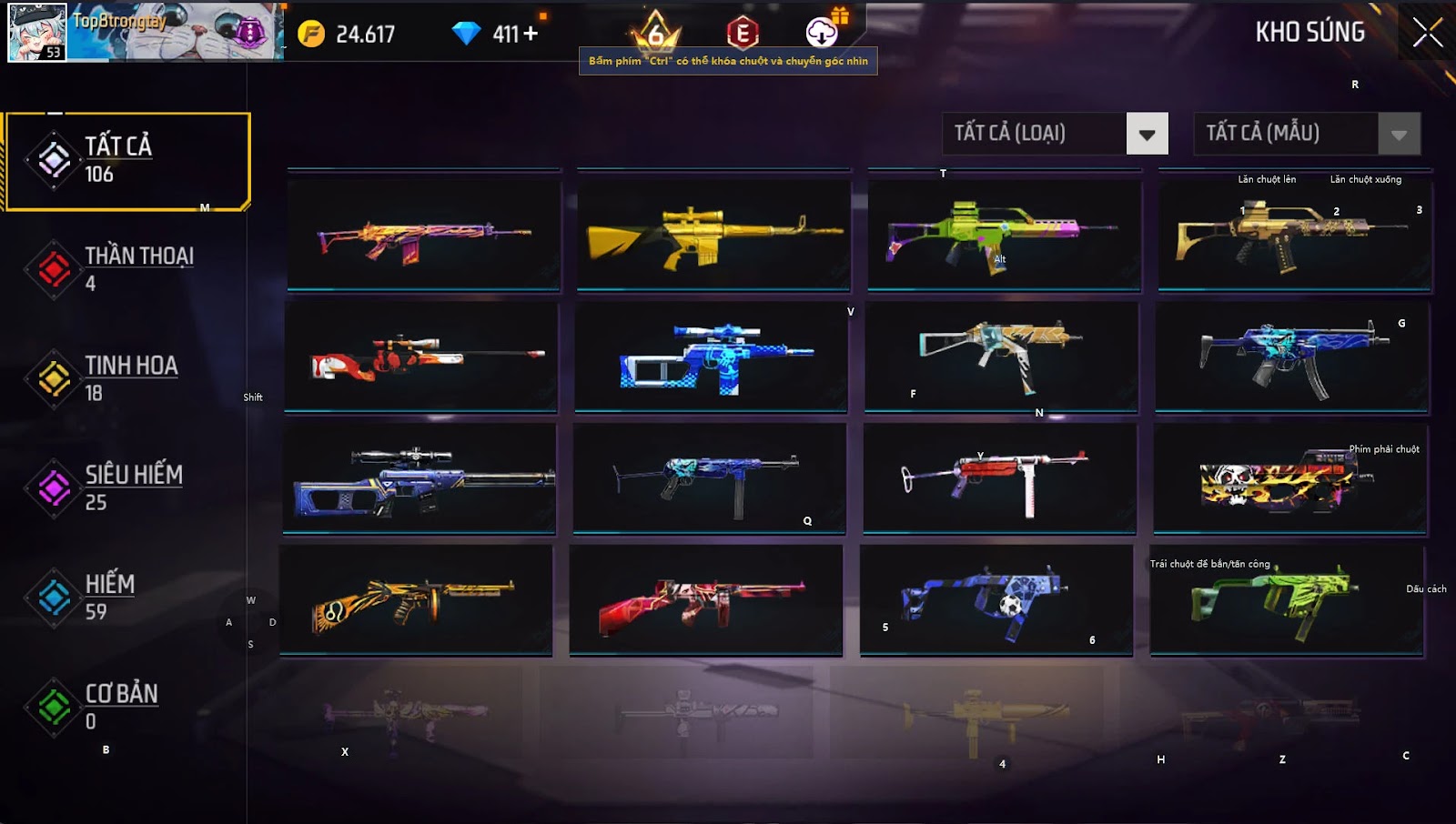This screenshot has height=824, width=1456.
Task: Pick the red and white striped SMG skin
Action: (999, 478)
